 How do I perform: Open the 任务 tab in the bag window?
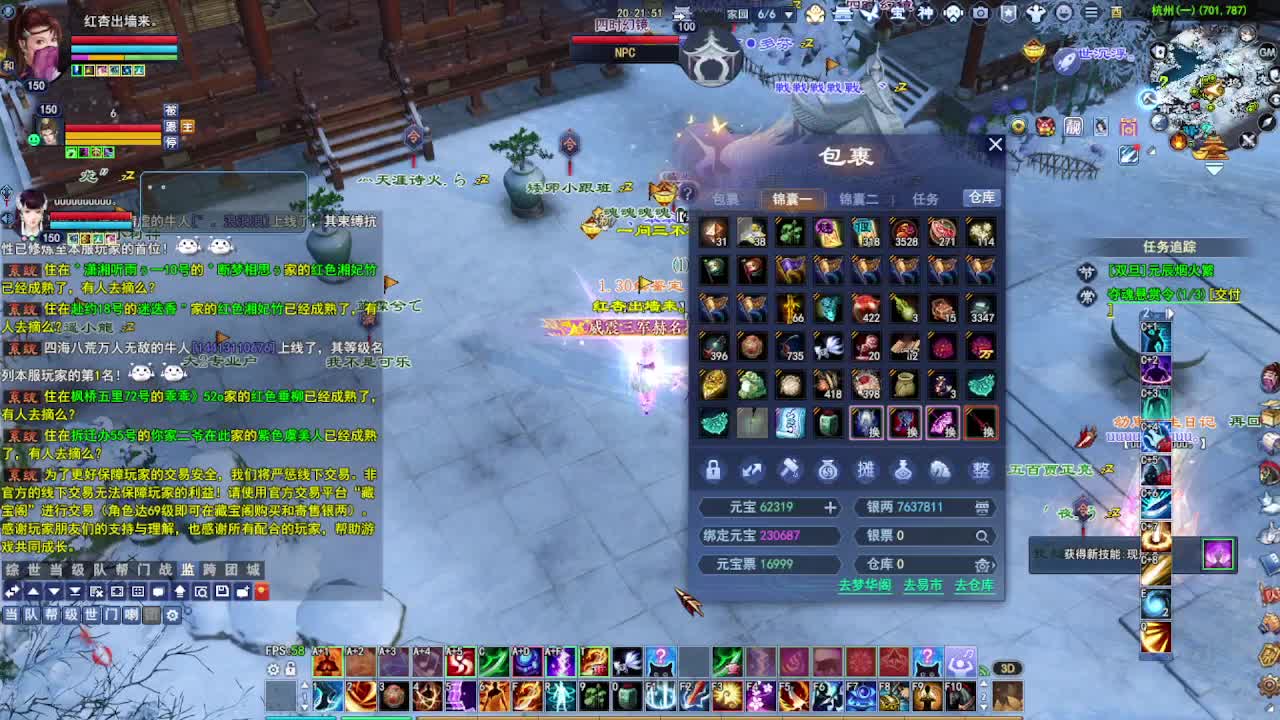click(x=926, y=198)
